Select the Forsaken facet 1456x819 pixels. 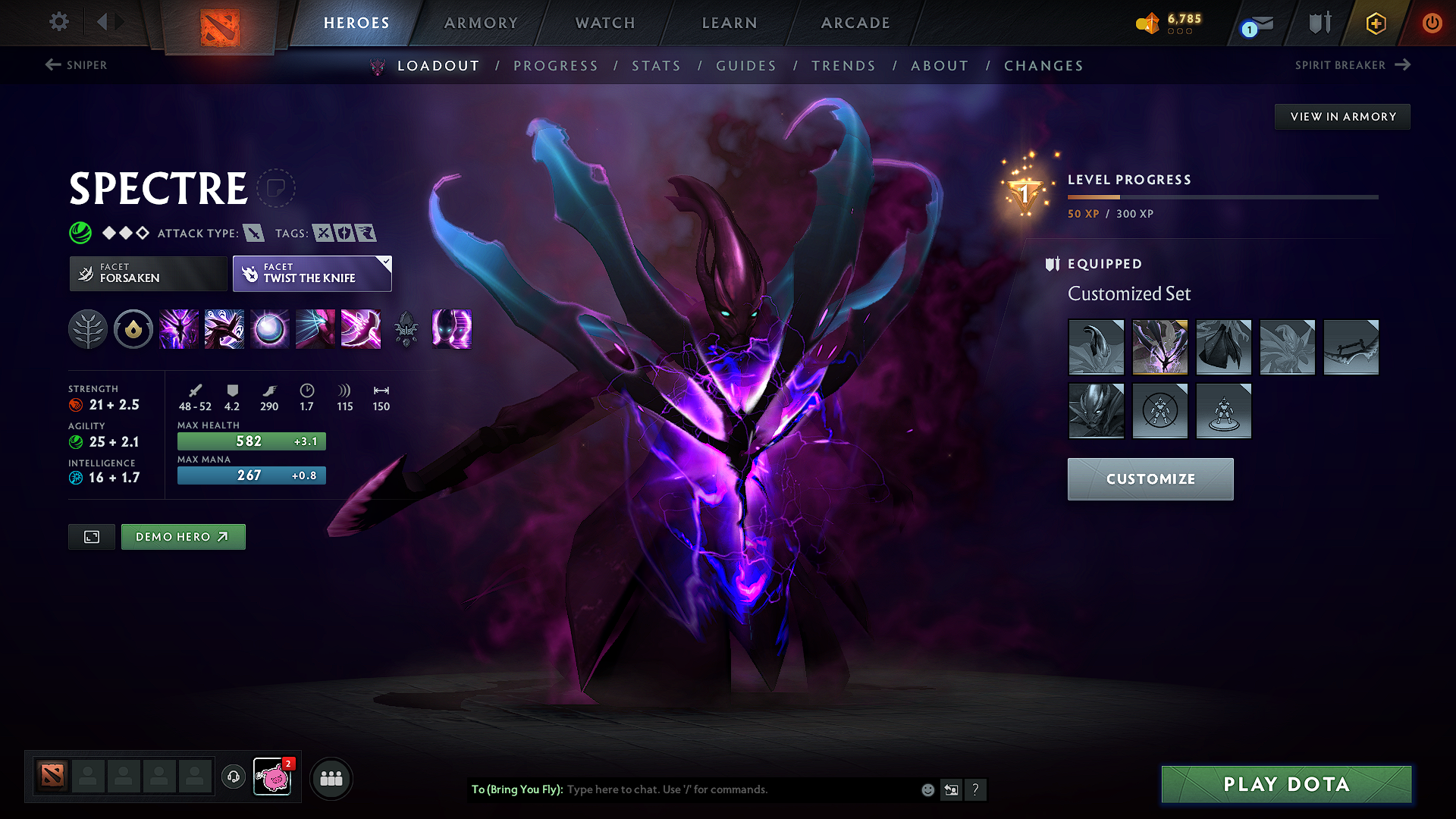(147, 273)
